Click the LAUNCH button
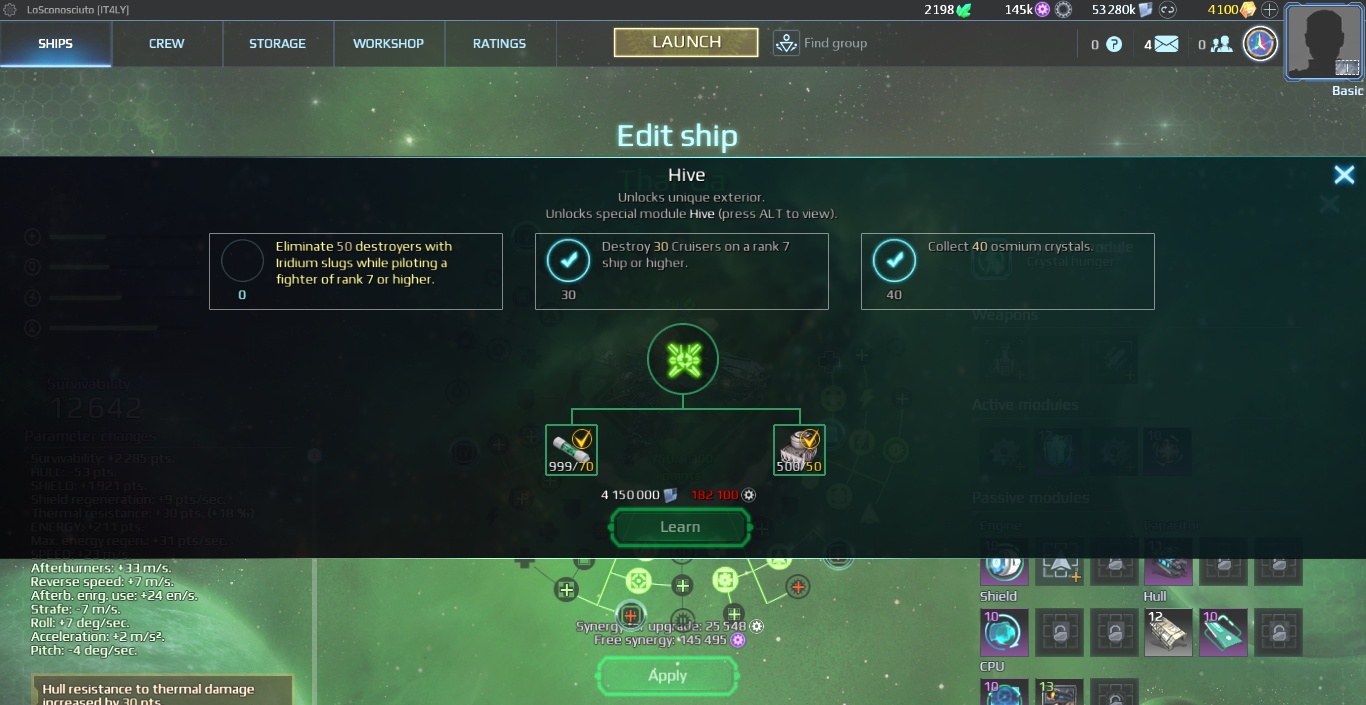 686,42
